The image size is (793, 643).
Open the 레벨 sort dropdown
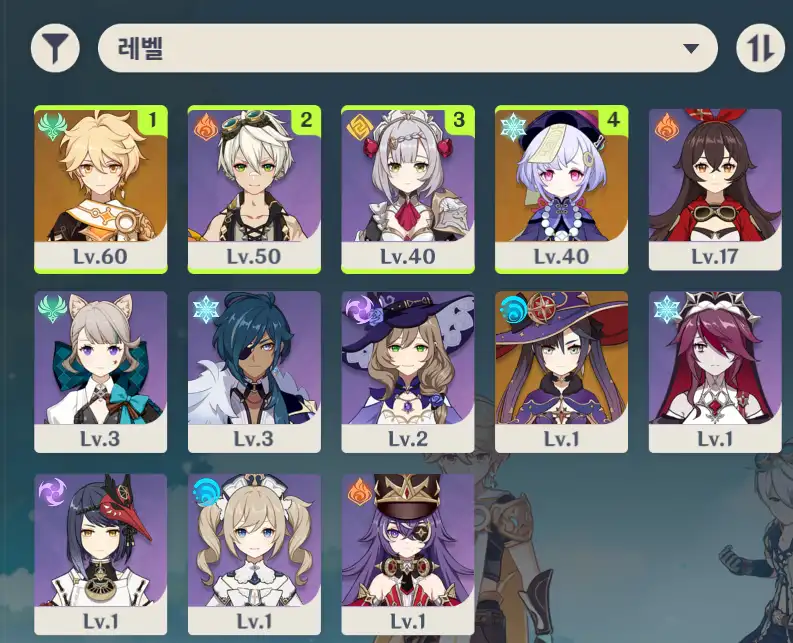point(407,48)
